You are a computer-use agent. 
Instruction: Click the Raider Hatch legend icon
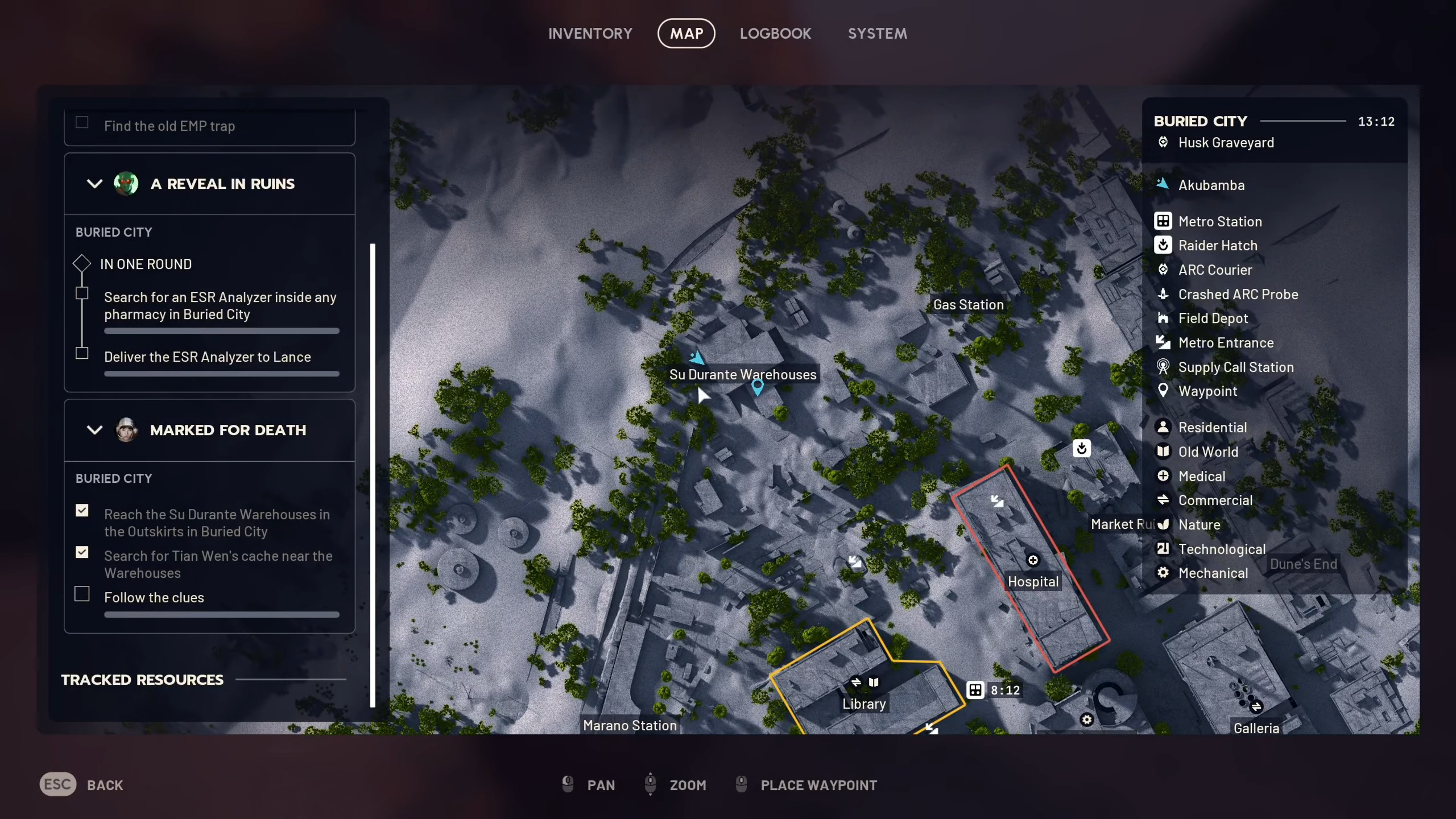click(x=1164, y=245)
